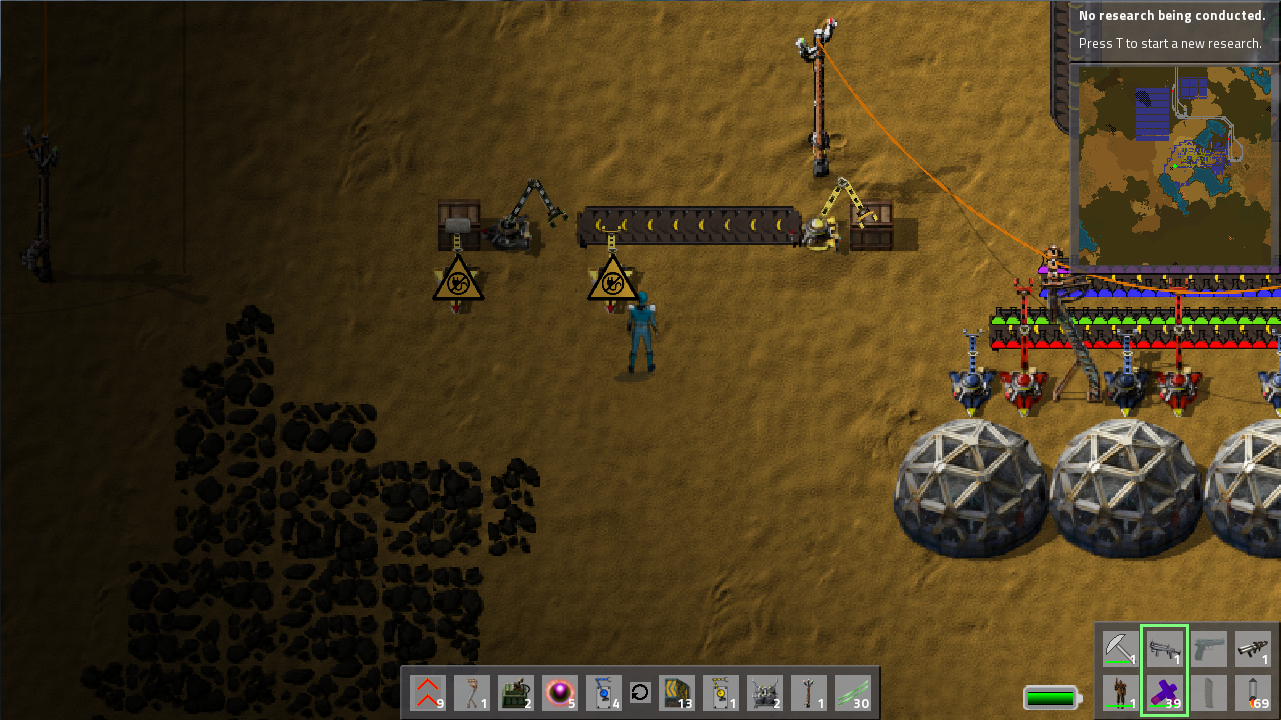The height and width of the screenshot is (720, 1281).
Task: Choose the rocket ammo slot
Action: coord(1253,693)
